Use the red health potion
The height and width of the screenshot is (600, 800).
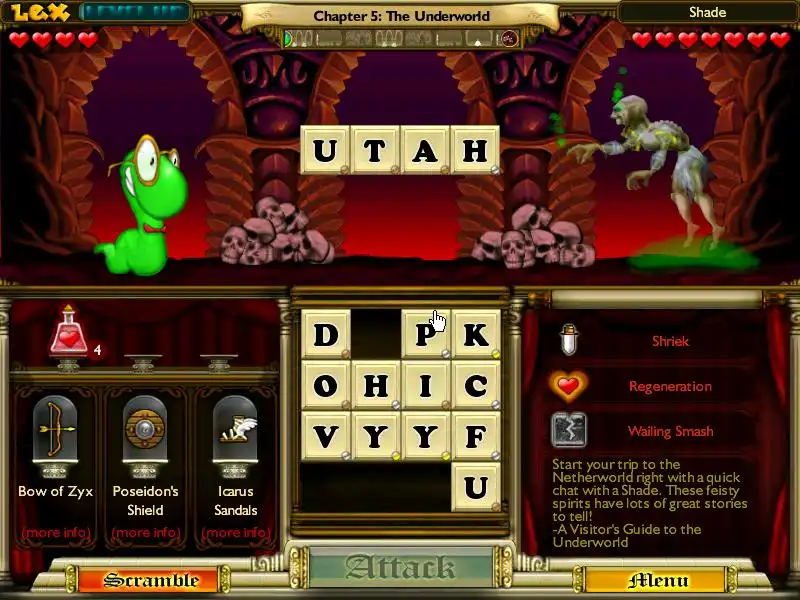pyautogui.click(x=69, y=334)
